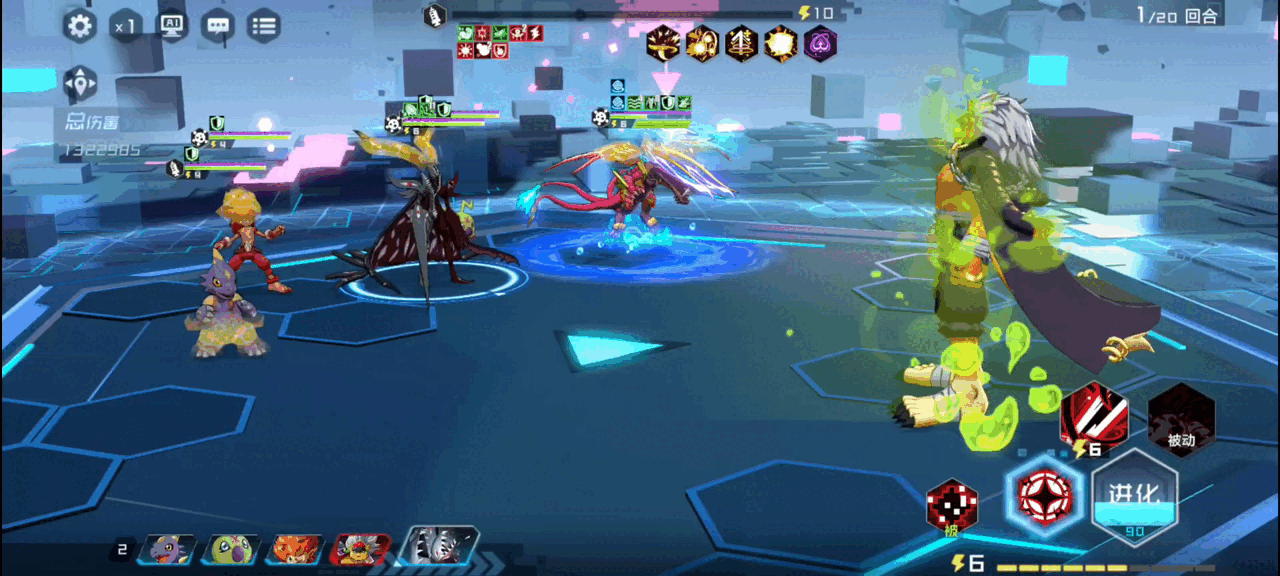Toggle the x1 battle speed button
Image resolution: width=1280 pixels, height=576 pixels.
126,26
